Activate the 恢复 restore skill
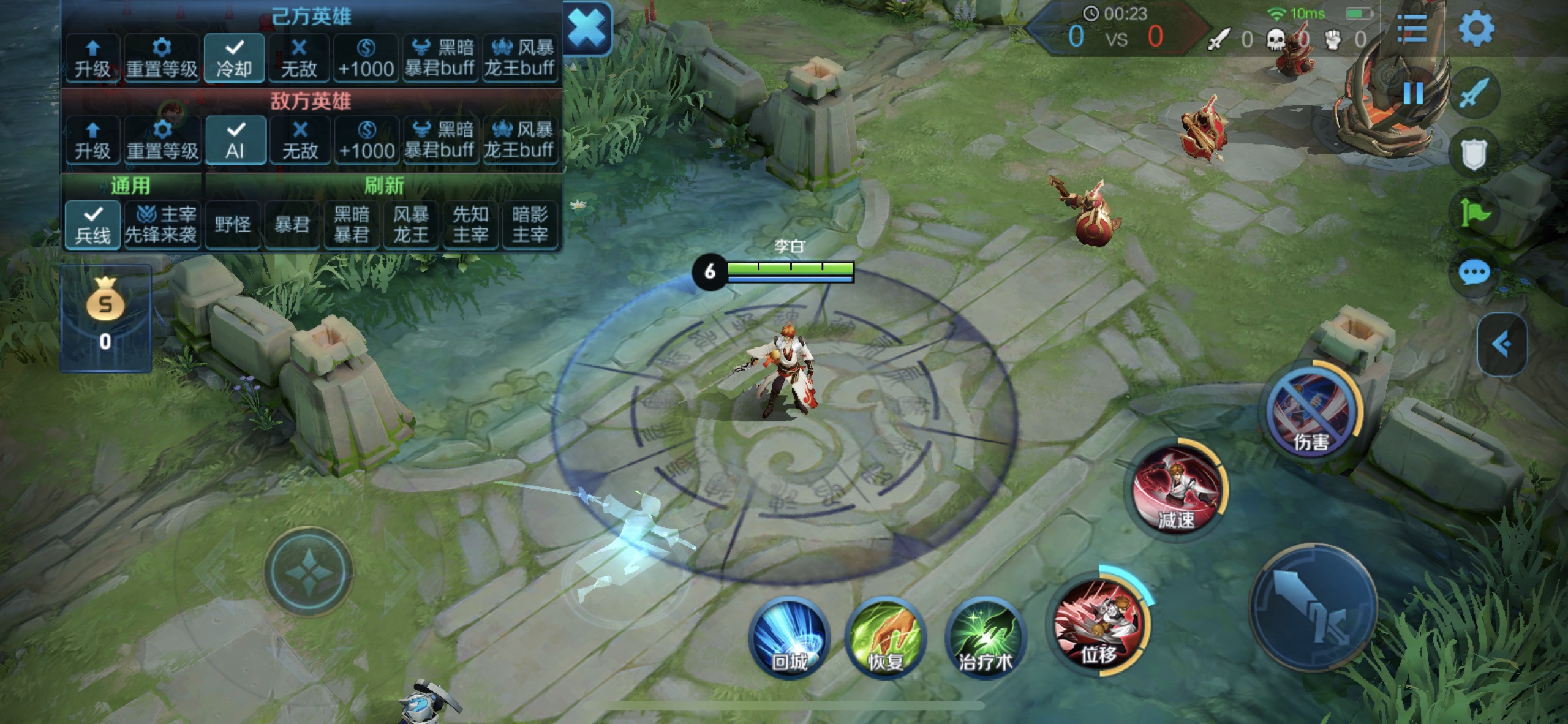 (885, 637)
